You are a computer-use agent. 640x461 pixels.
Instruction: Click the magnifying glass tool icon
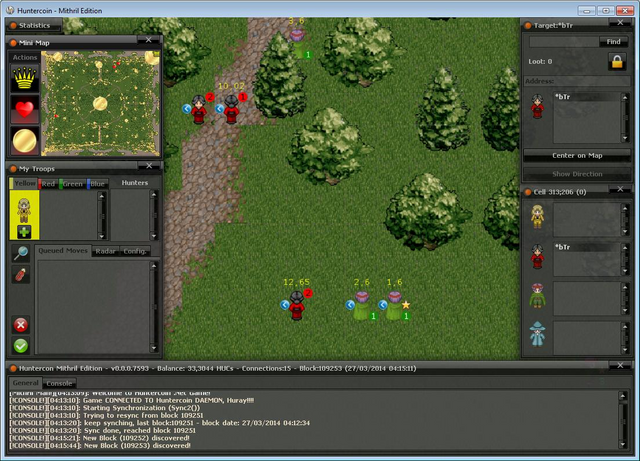coord(20,254)
